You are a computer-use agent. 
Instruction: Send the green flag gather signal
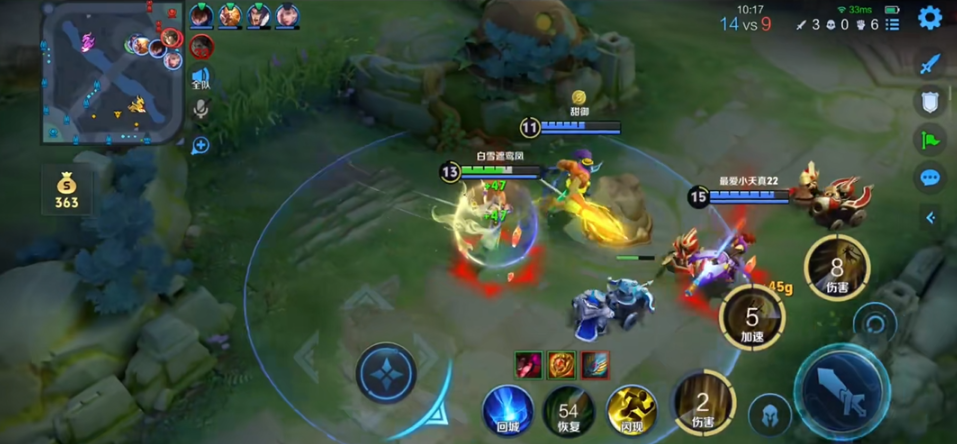[x=930, y=140]
